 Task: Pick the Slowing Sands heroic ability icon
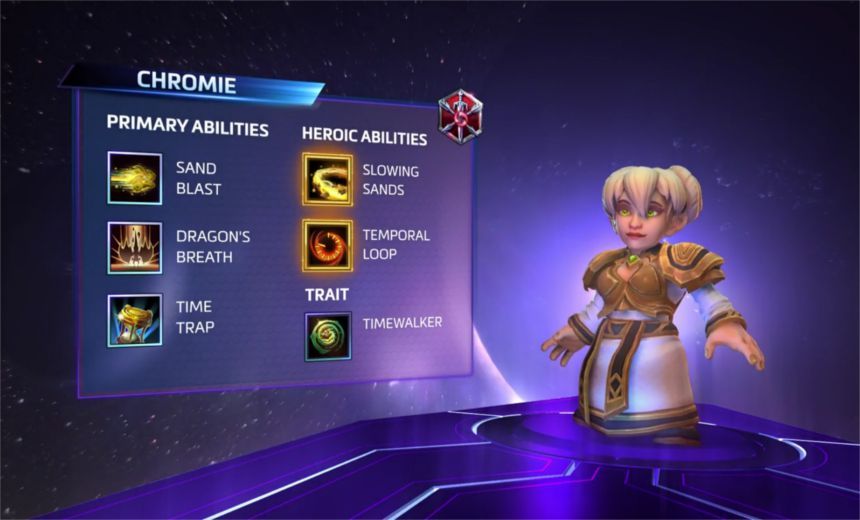(327, 179)
